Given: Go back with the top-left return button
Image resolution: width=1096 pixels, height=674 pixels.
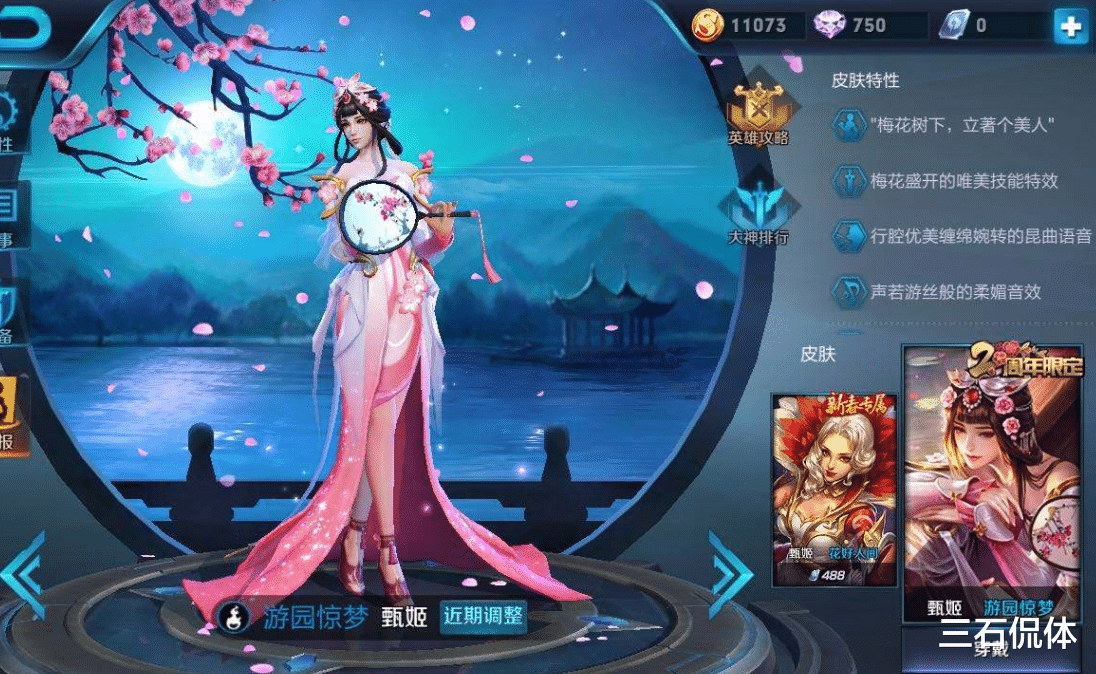Looking at the screenshot, I should pos(24,27).
